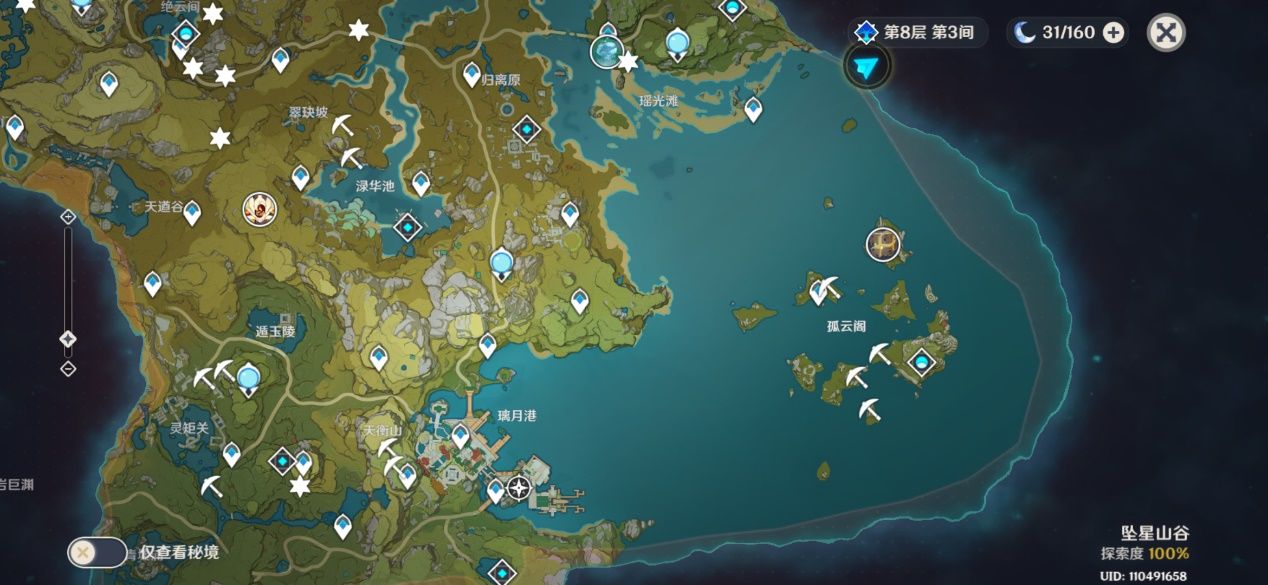
Task: Select the blue navigation arrow icon
Action: point(866,67)
